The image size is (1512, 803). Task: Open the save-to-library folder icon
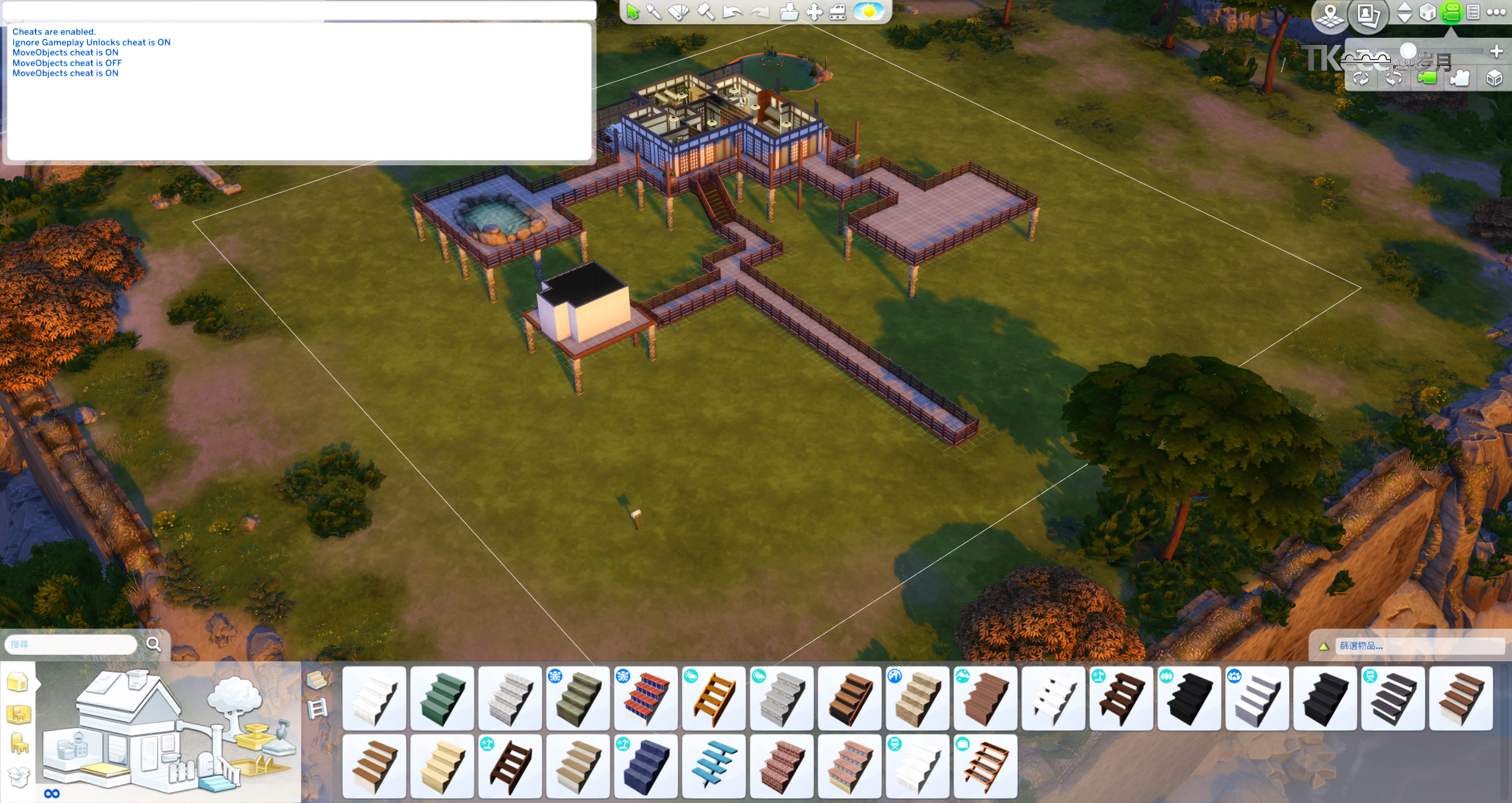point(789,12)
